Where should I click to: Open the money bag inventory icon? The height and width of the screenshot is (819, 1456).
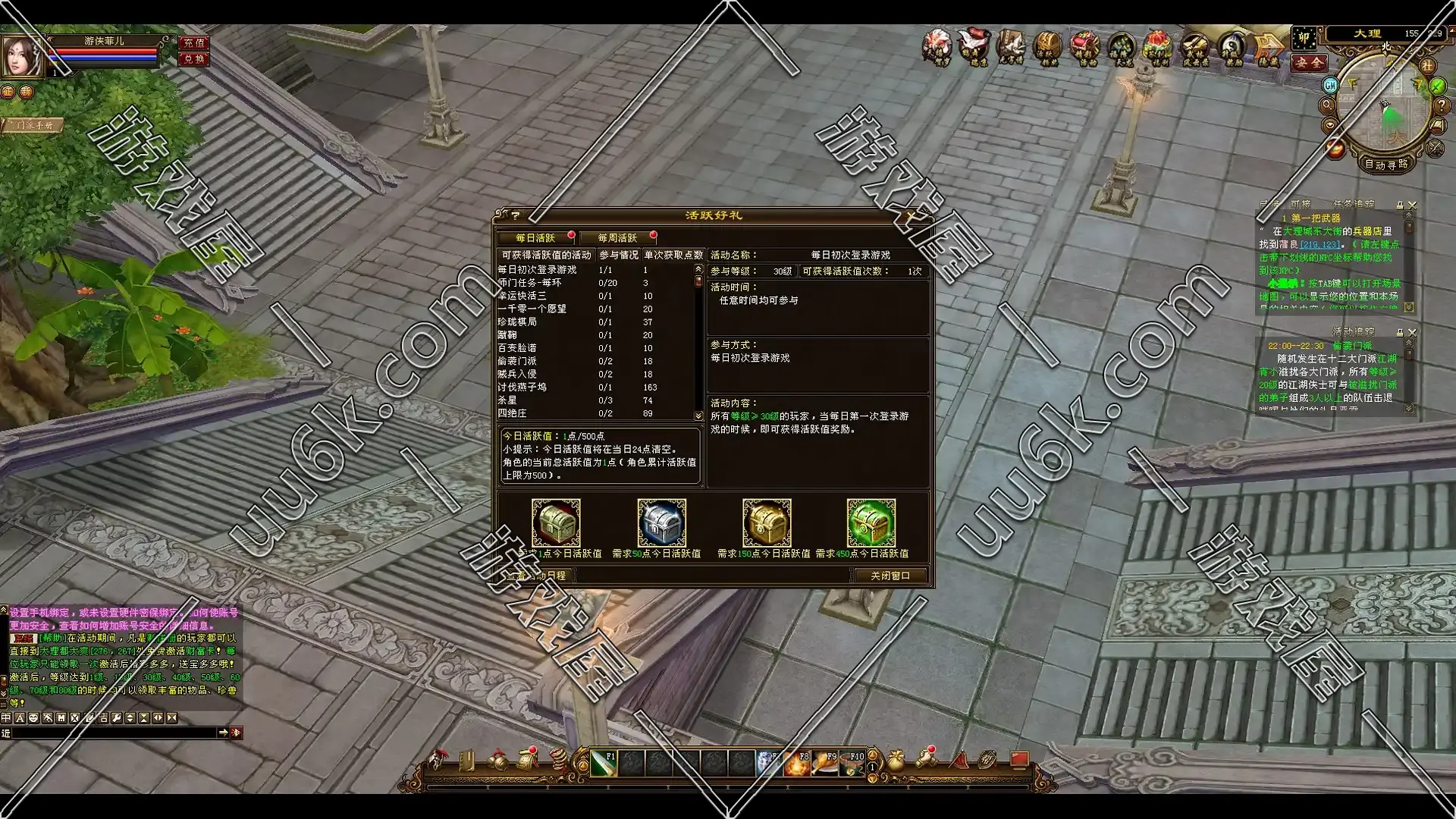click(x=896, y=760)
